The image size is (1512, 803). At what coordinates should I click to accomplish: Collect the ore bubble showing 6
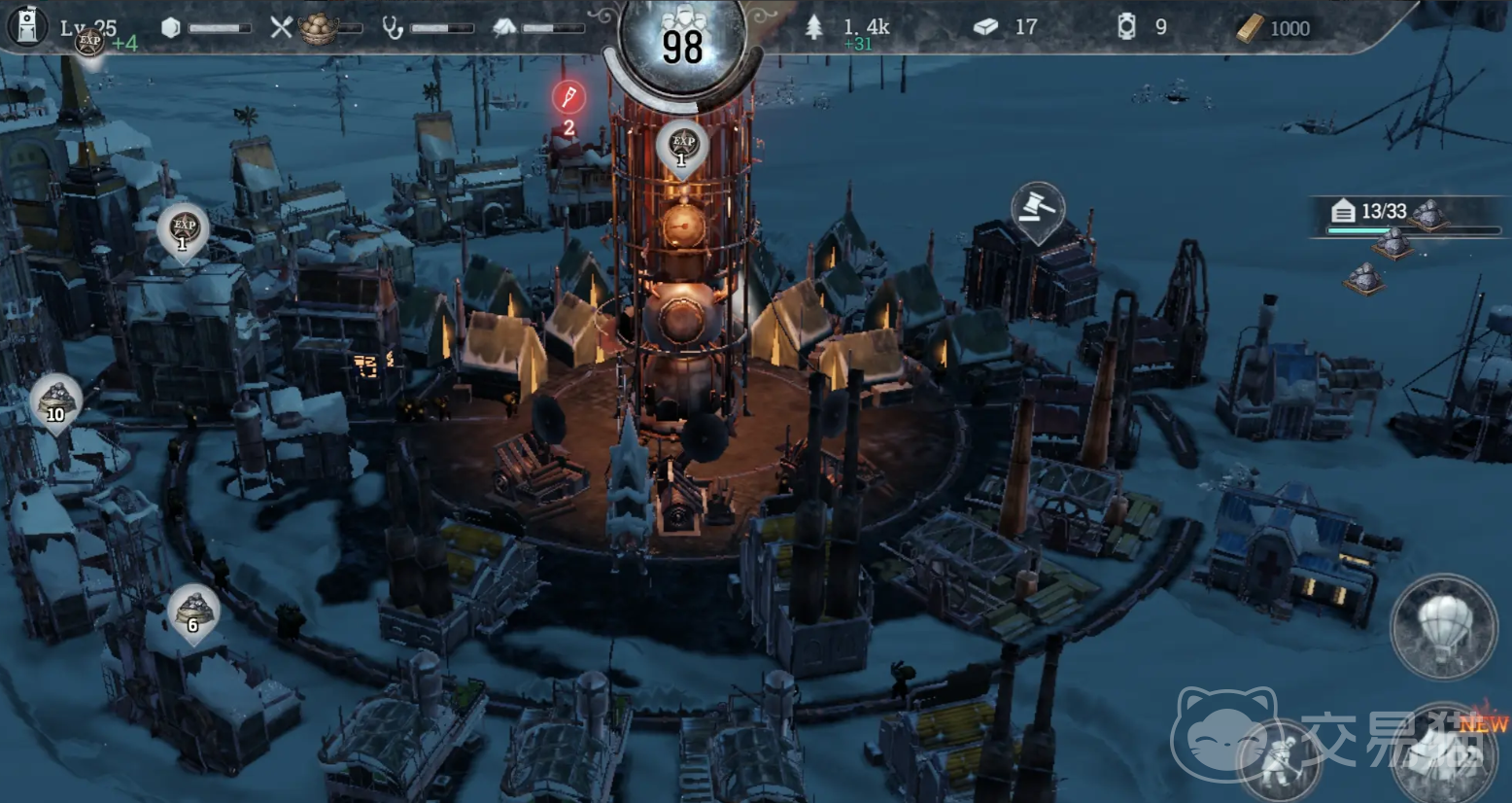(x=192, y=611)
